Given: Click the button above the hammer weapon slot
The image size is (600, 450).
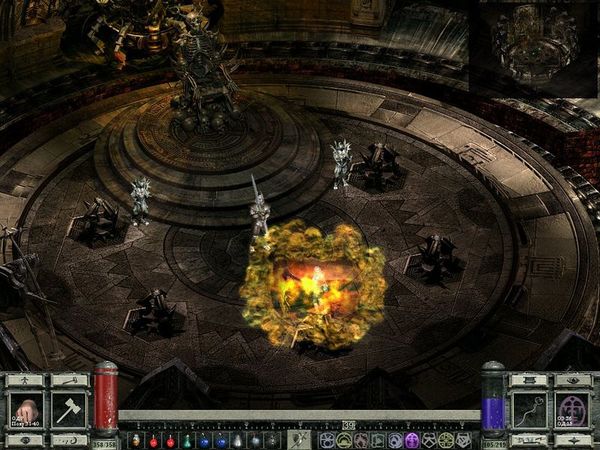Looking at the screenshot, I should (x=69, y=380).
